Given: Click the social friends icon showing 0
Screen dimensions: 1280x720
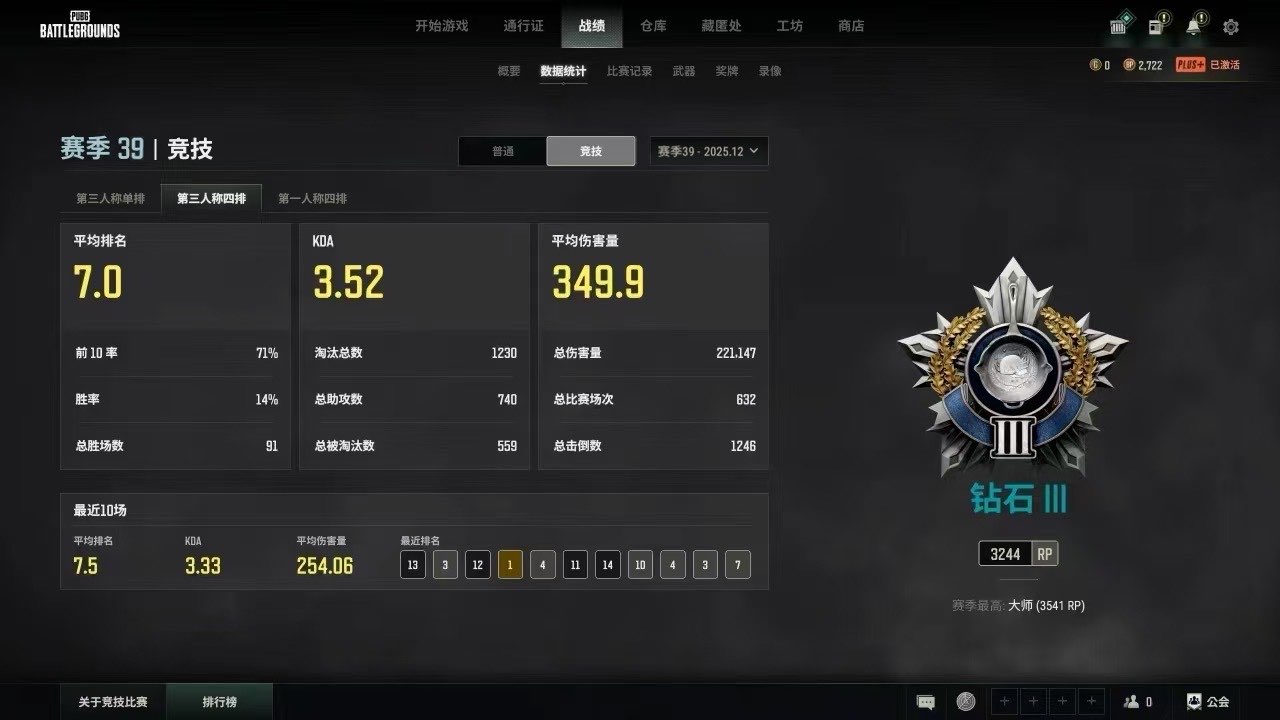Looking at the screenshot, I should coord(1138,702).
